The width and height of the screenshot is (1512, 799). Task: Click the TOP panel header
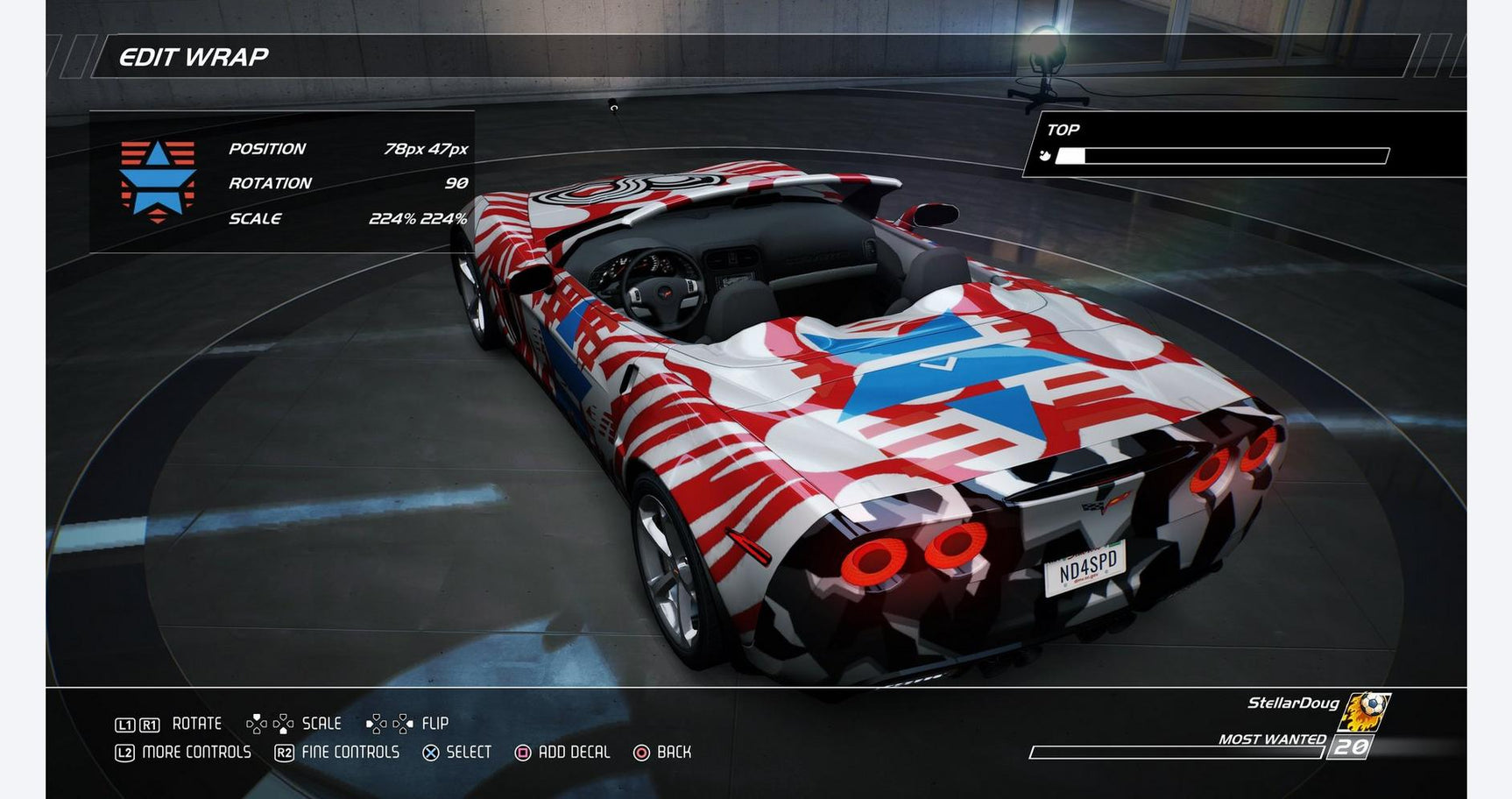point(1062,129)
